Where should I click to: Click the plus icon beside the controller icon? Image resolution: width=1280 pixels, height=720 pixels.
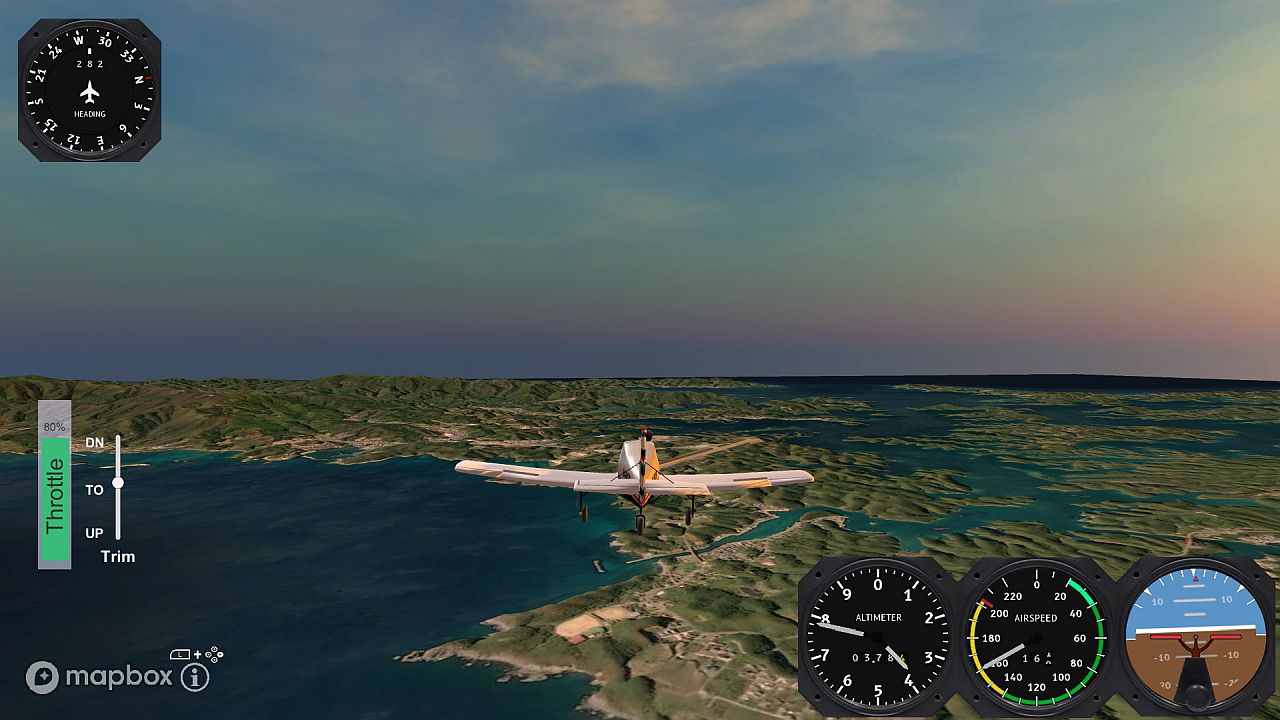click(x=198, y=655)
